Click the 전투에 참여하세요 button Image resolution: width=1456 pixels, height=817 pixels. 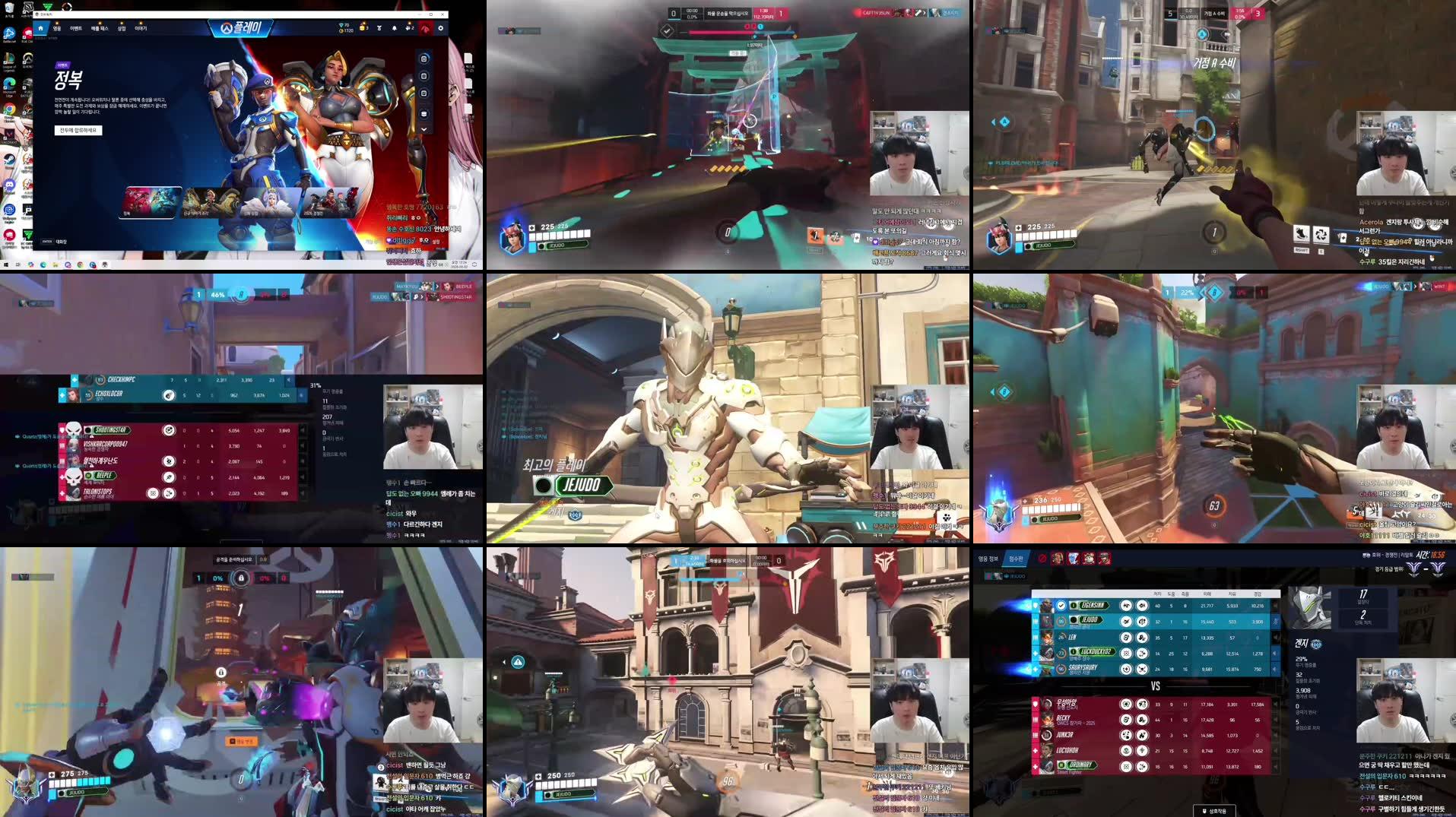78,131
